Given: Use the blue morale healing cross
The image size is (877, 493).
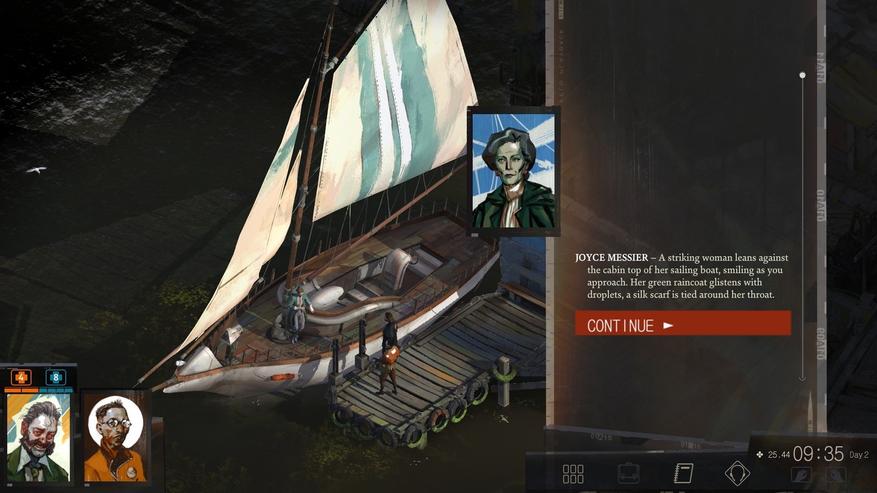Looking at the screenshot, I should 55,378.
